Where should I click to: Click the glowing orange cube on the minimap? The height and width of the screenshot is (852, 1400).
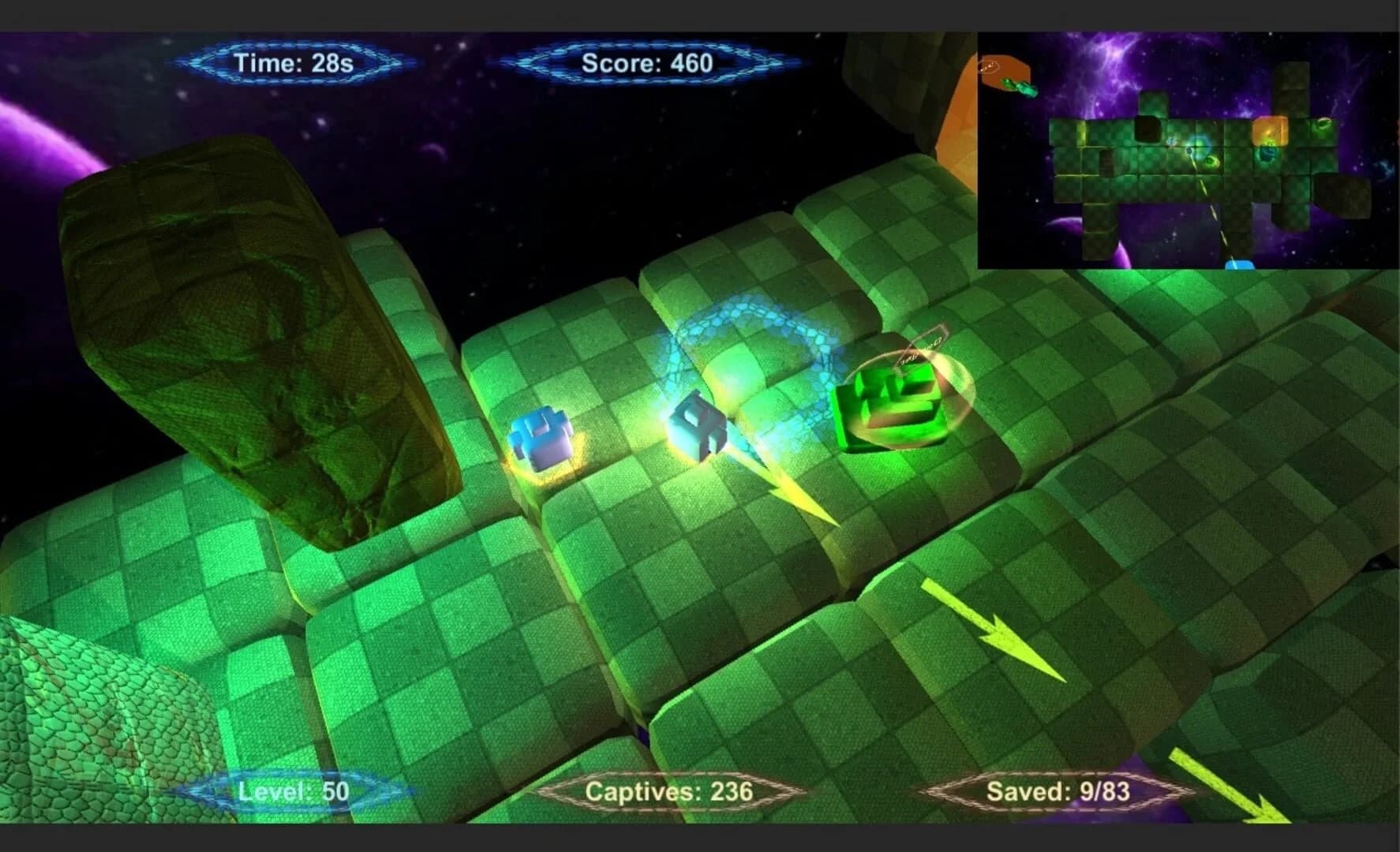tap(1270, 132)
